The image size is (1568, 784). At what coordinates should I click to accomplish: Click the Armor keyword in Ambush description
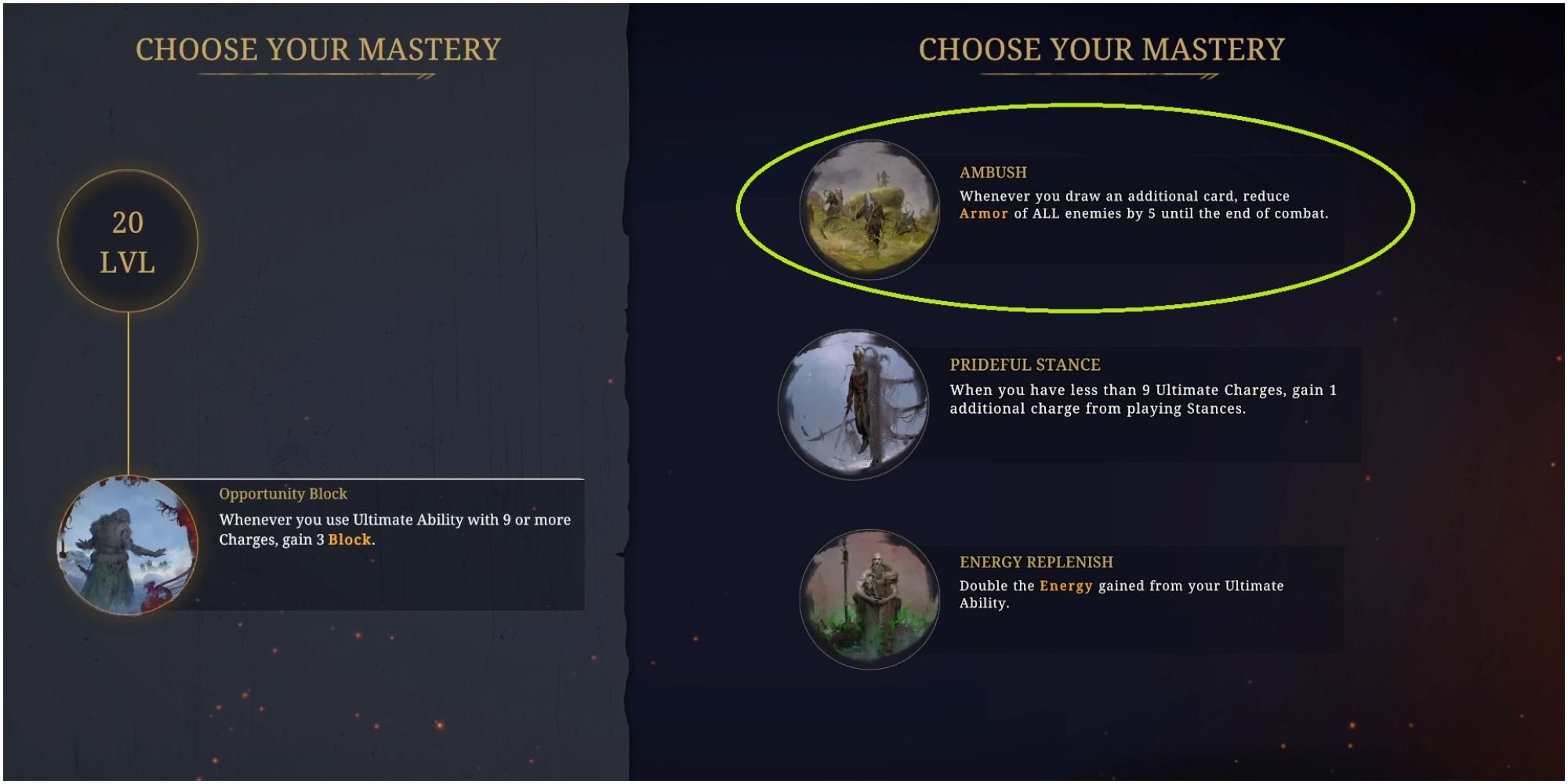tap(982, 213)
